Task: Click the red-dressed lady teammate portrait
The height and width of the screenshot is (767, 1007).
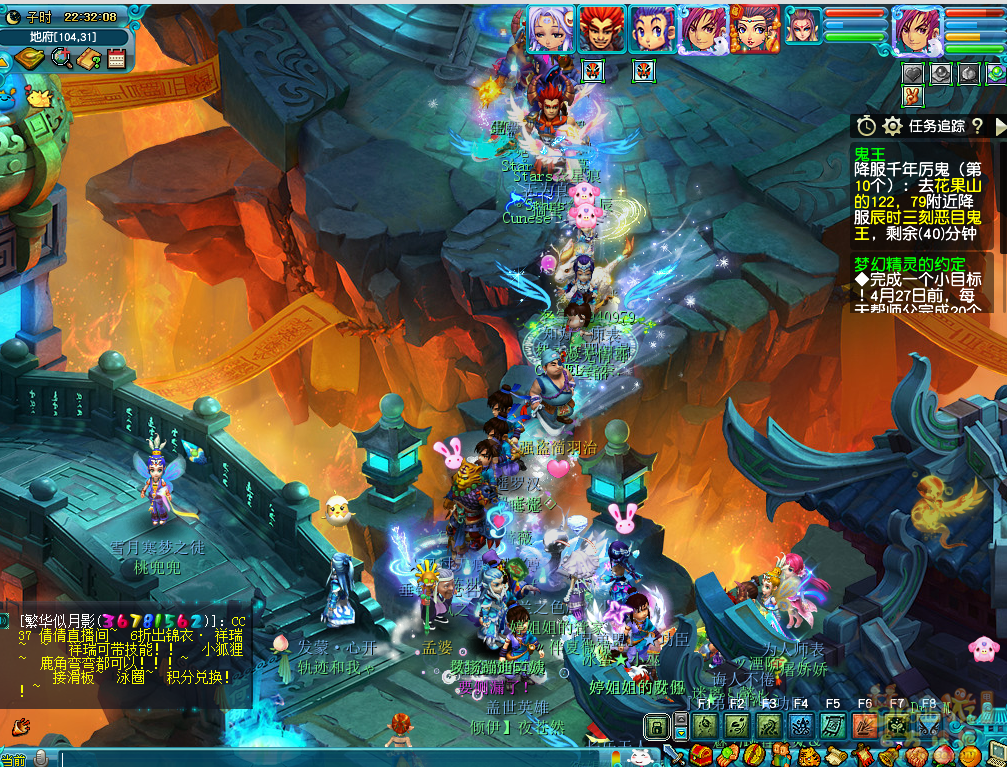Action: (x=754, y=29)
